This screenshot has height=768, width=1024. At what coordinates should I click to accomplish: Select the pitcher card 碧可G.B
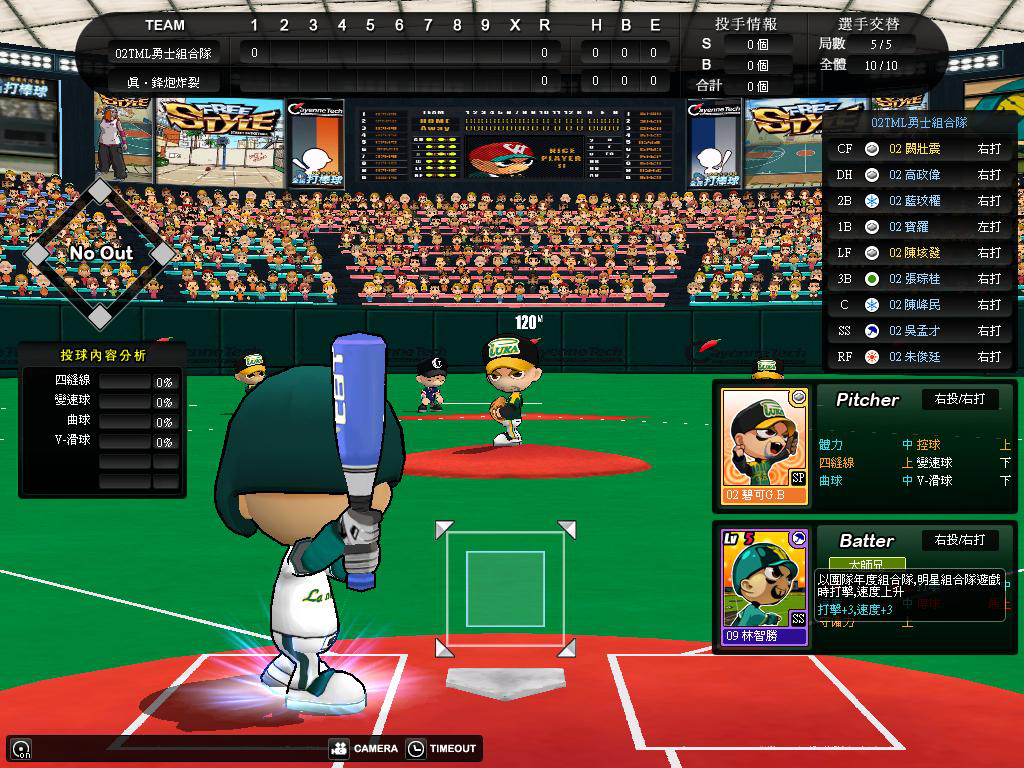click(x=765, y=446)
